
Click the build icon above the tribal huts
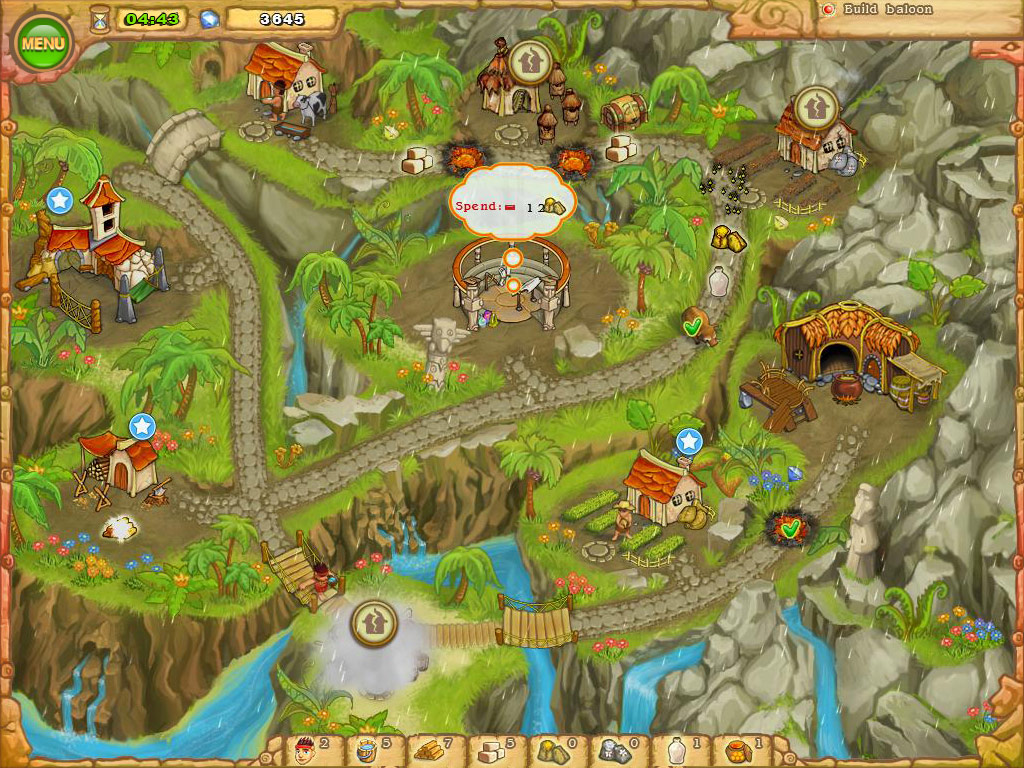(x=527, y=62)
